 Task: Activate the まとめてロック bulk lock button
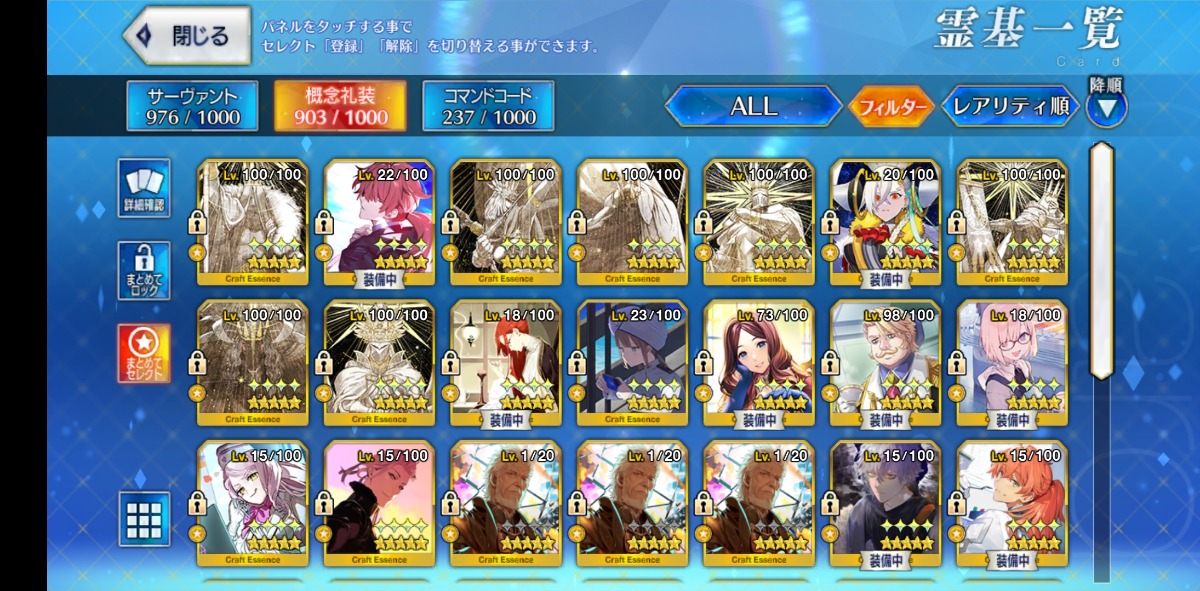point(144,270)
